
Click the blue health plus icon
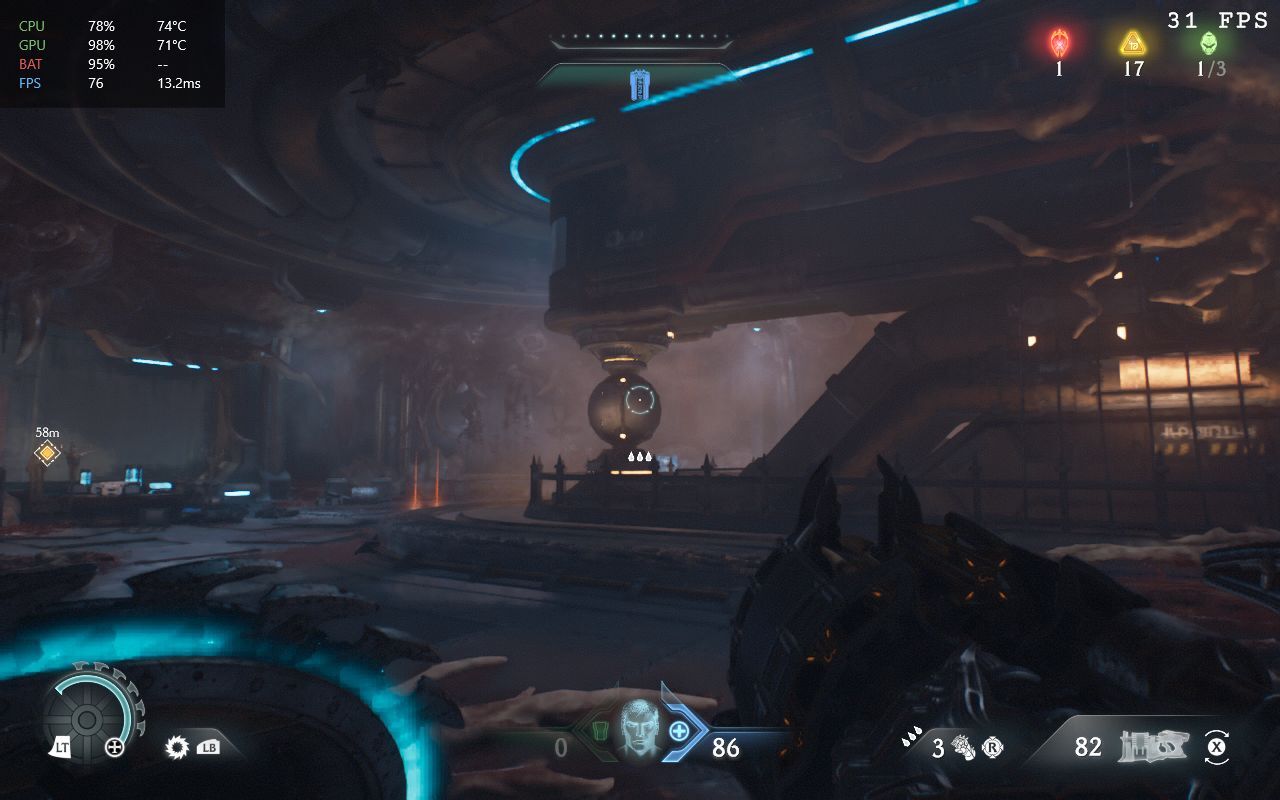pyautogui.click(x=679, y=731)
